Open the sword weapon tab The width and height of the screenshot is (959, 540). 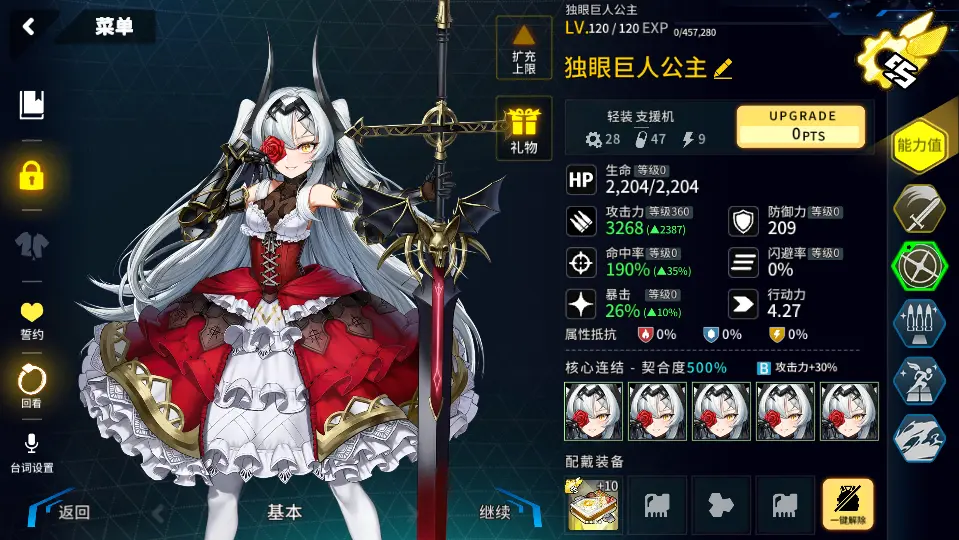pyautogui.click(x=919, y=209)
